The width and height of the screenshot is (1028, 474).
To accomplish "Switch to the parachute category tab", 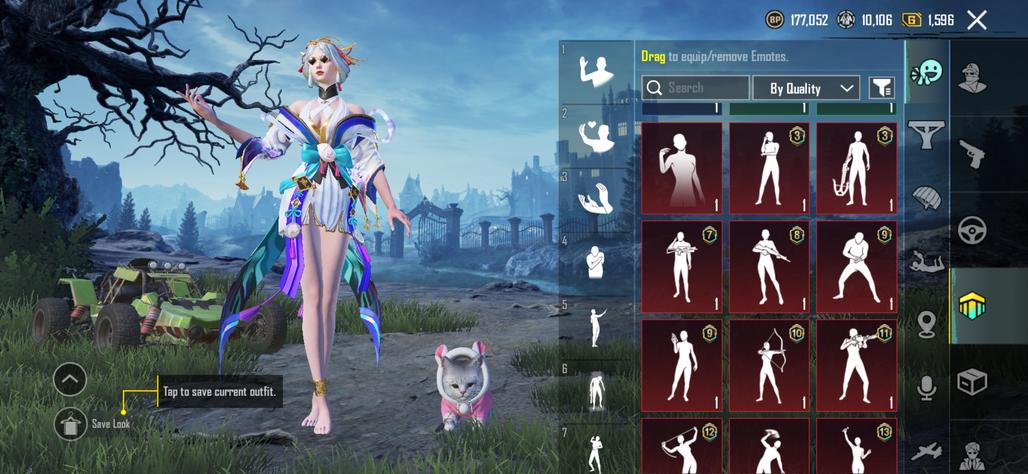I will [927, 197].
